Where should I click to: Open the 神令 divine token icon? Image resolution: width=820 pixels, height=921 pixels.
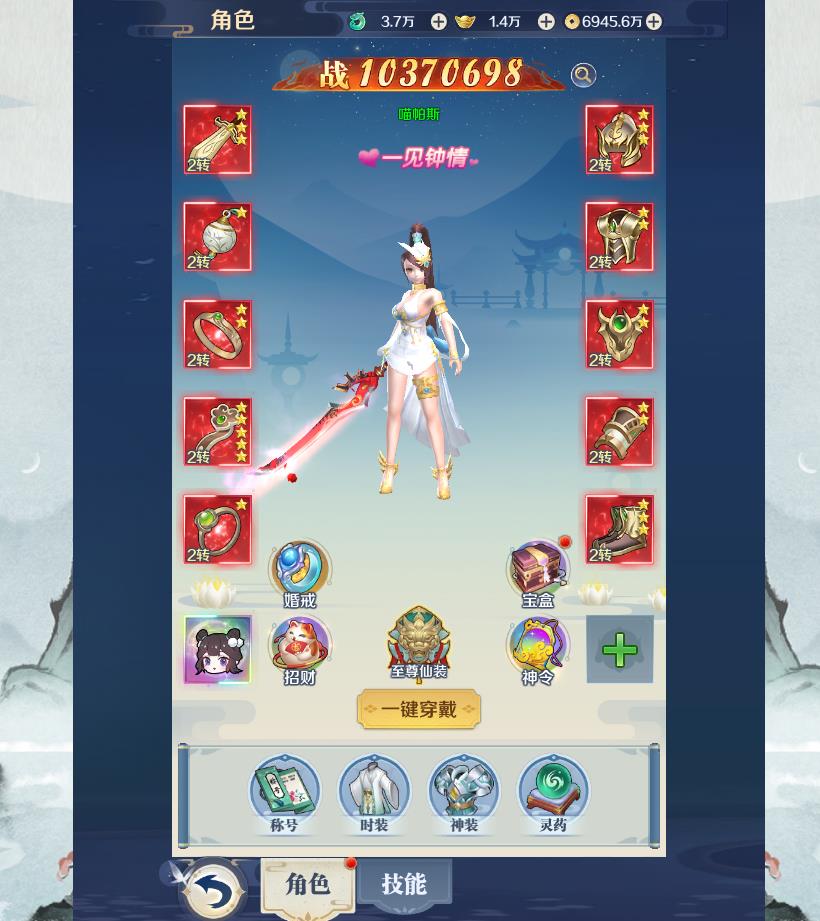(538, 647)
